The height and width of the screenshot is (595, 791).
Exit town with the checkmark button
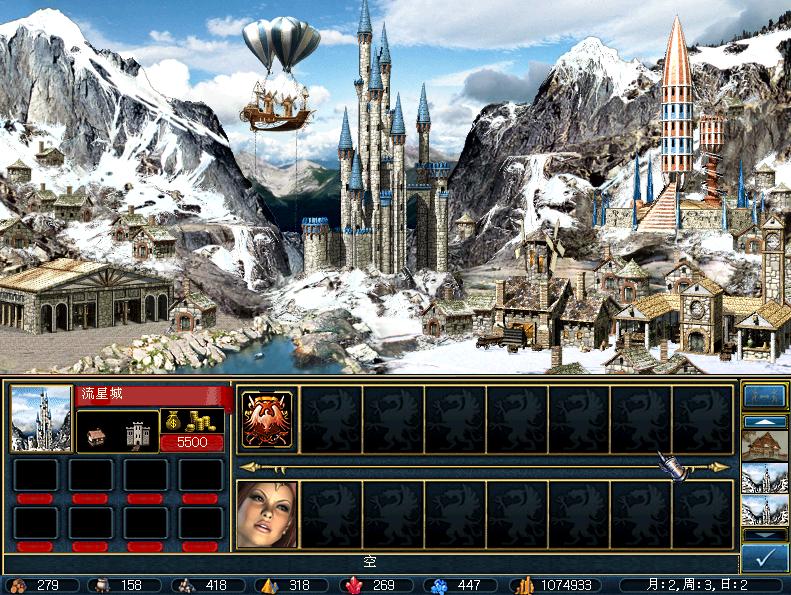(764, 558)
